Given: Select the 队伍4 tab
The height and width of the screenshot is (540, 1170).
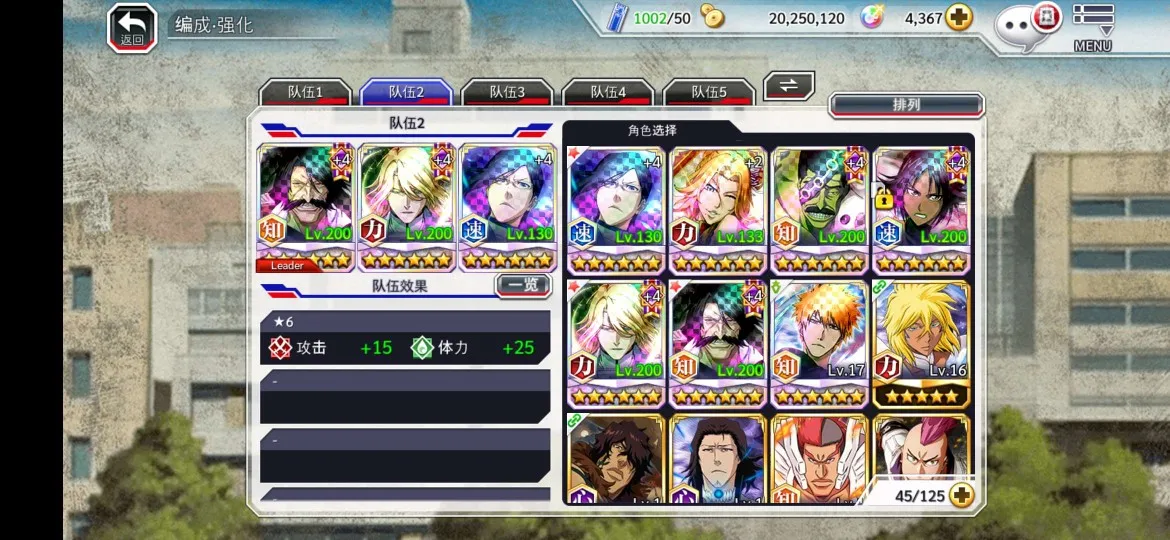Looking at the screenshot, I should tap(608, 92).
